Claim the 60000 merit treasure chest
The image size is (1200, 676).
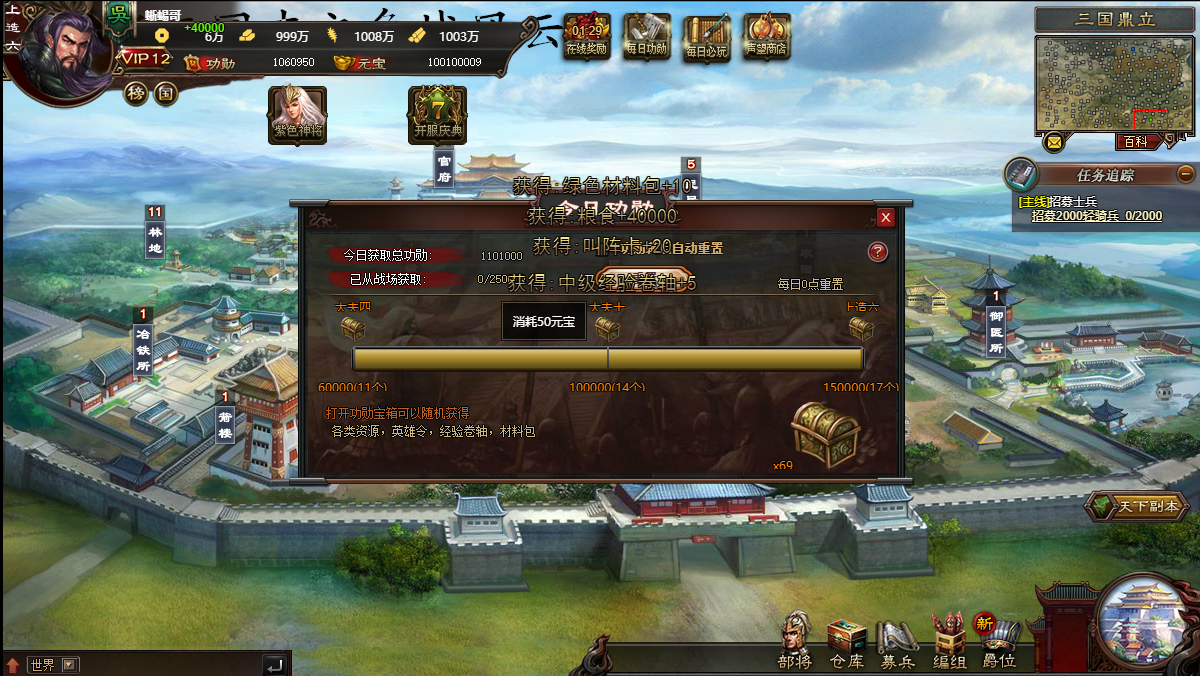pyautogui.click(x=353, y=327)
